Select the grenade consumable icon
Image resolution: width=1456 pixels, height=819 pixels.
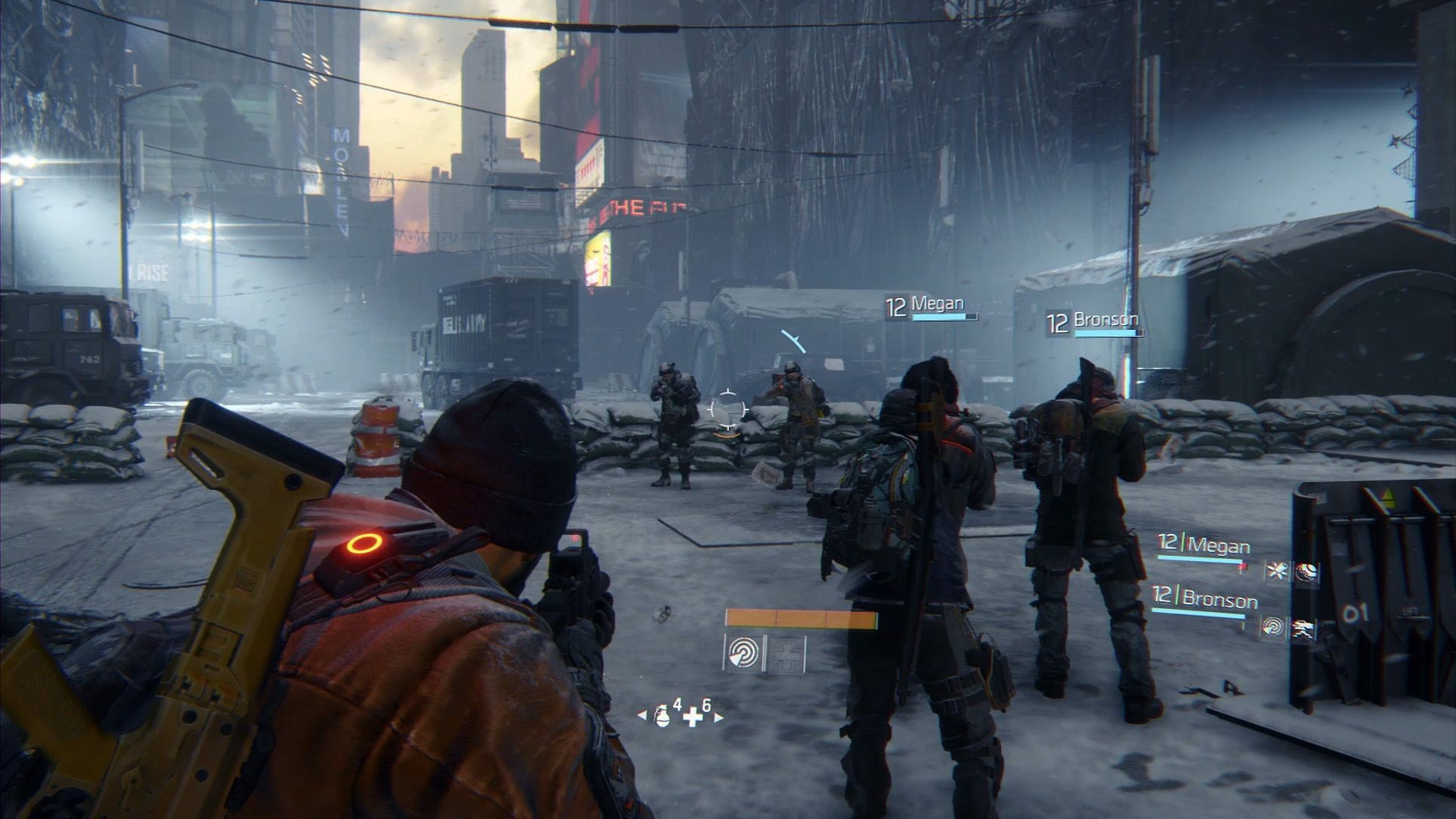point(662,717)
